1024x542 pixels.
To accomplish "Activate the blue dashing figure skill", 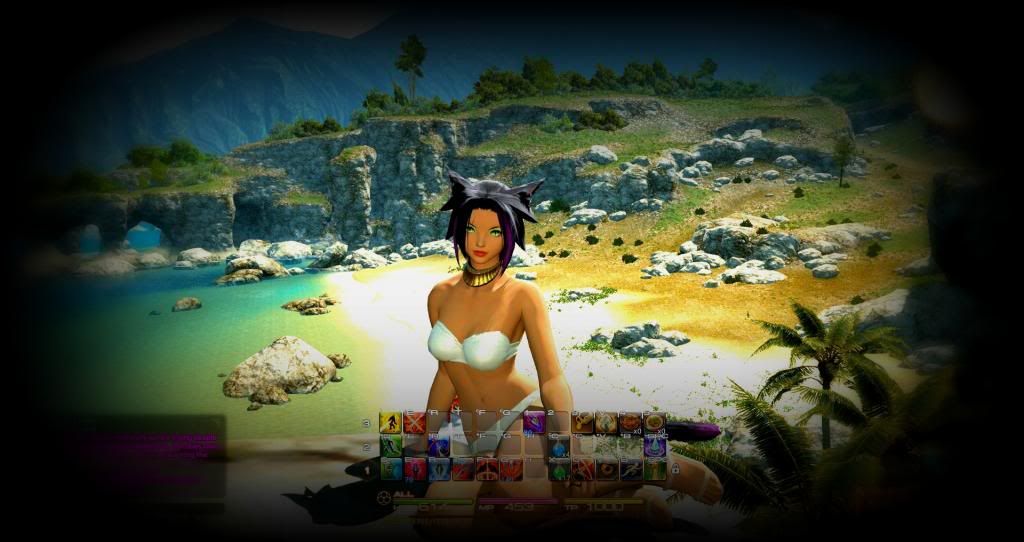I will click(x=630, y=470).
